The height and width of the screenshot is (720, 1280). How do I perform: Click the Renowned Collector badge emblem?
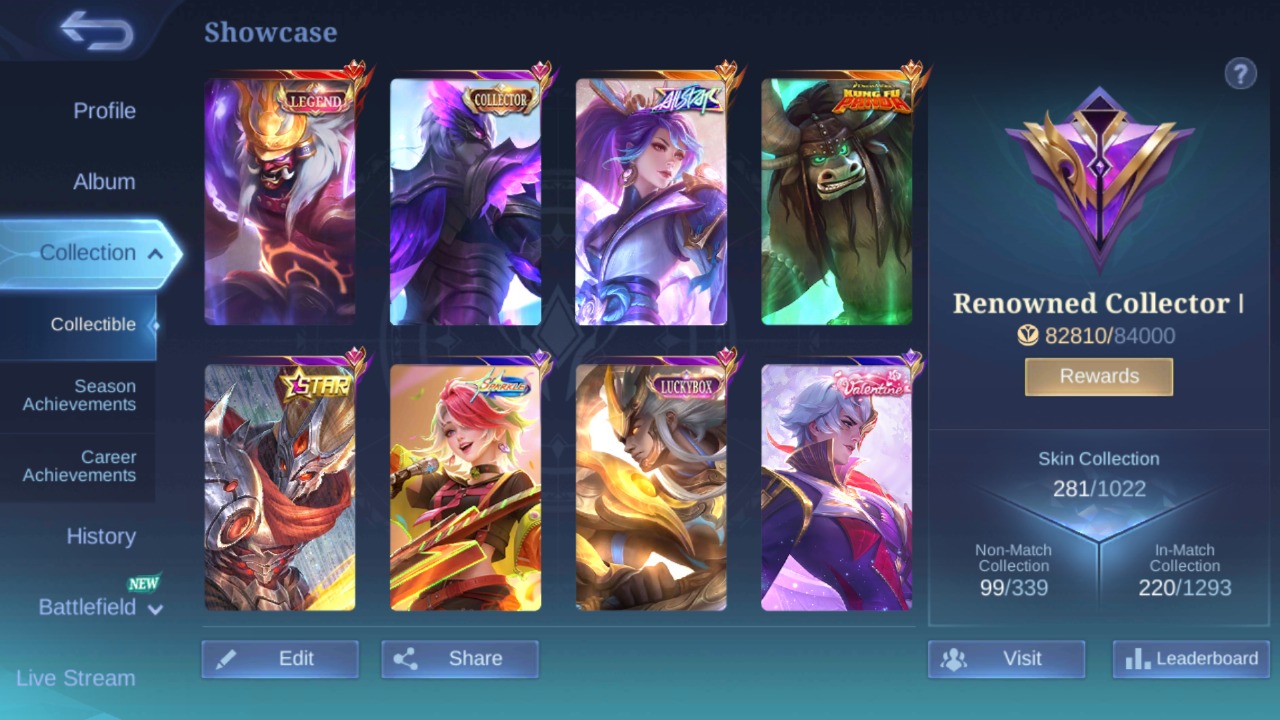coord(1098,180)
